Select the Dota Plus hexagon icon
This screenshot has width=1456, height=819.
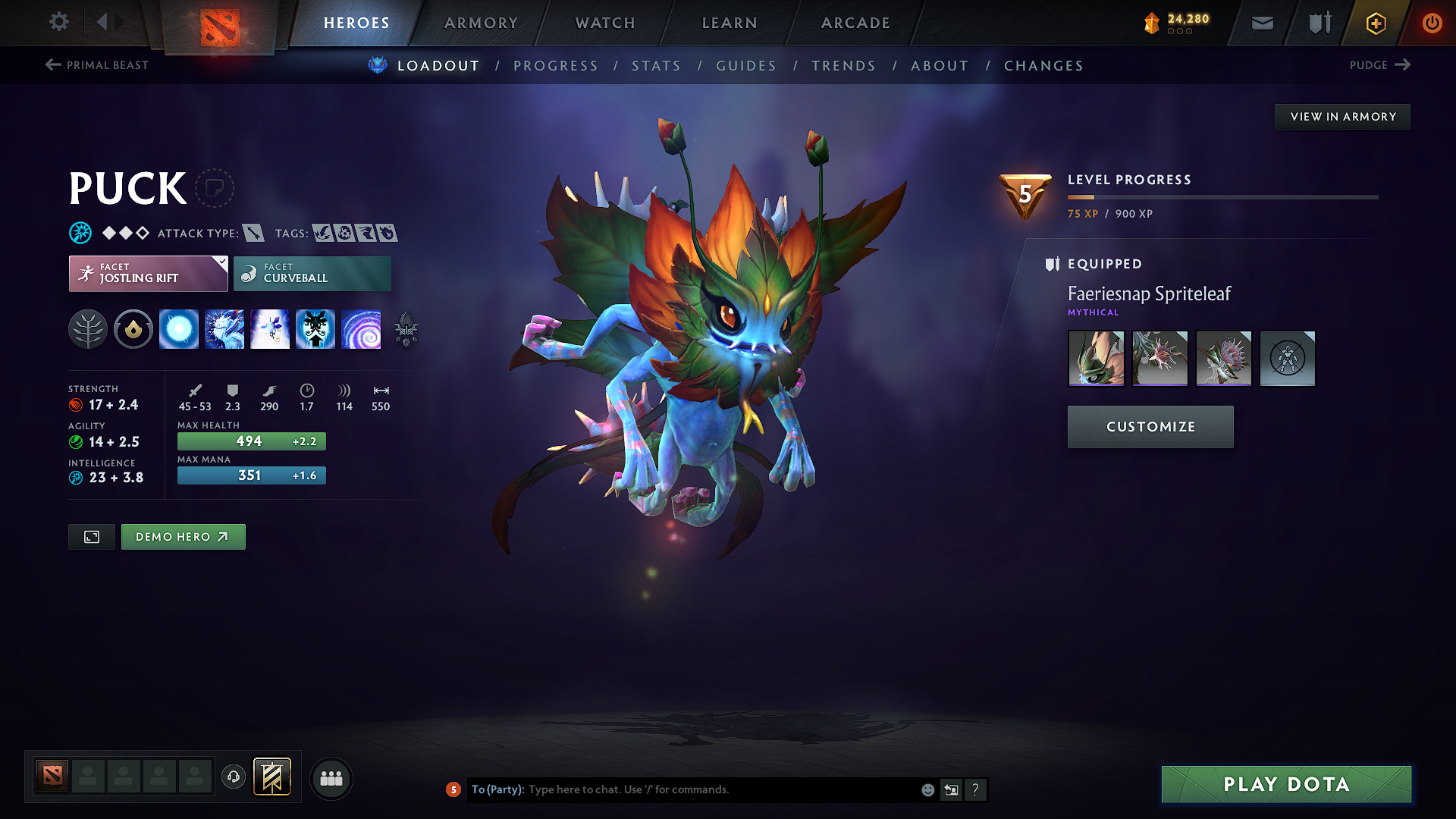tap(1376, 23)
